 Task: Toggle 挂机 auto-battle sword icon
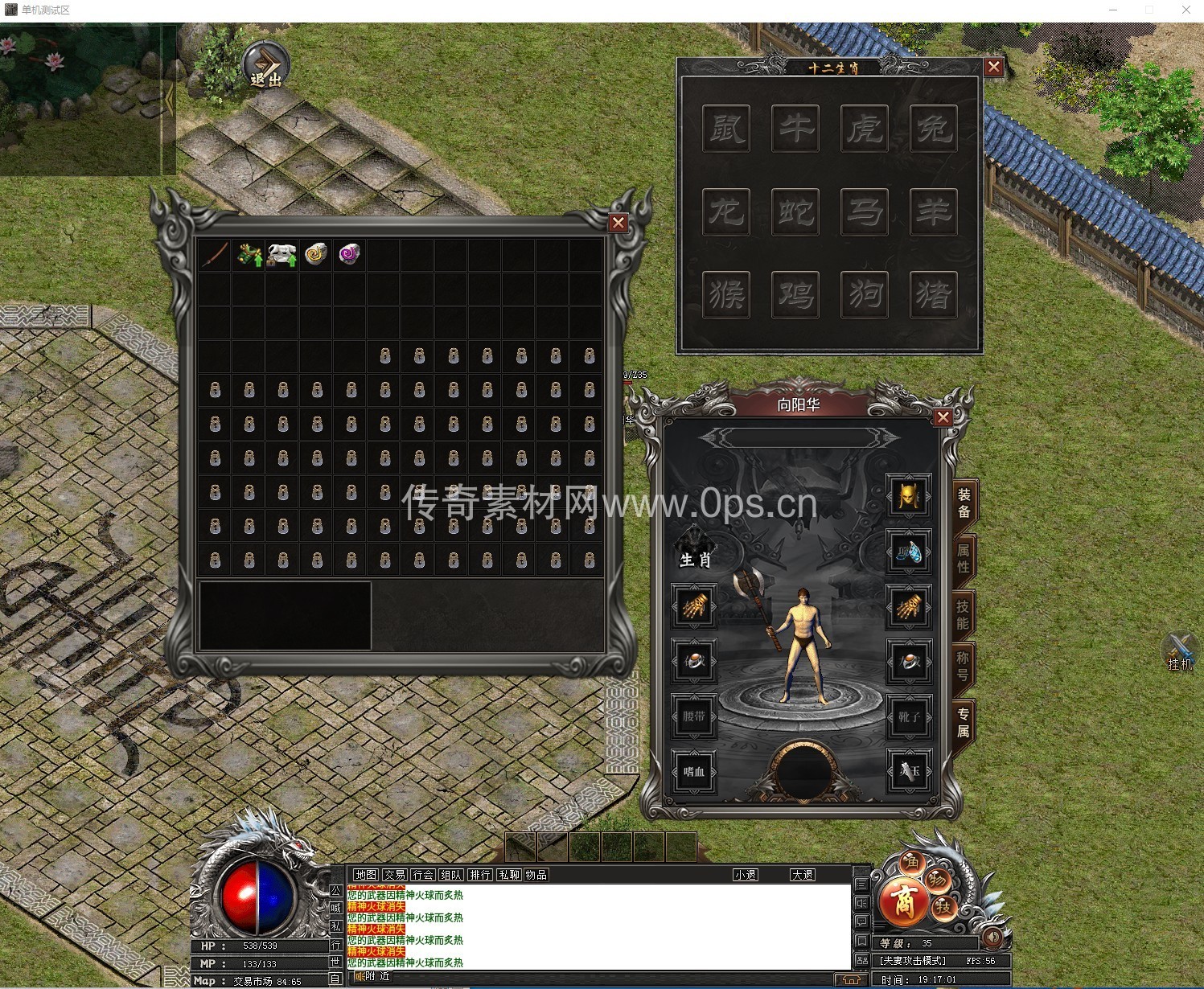tap(1180, 650)
